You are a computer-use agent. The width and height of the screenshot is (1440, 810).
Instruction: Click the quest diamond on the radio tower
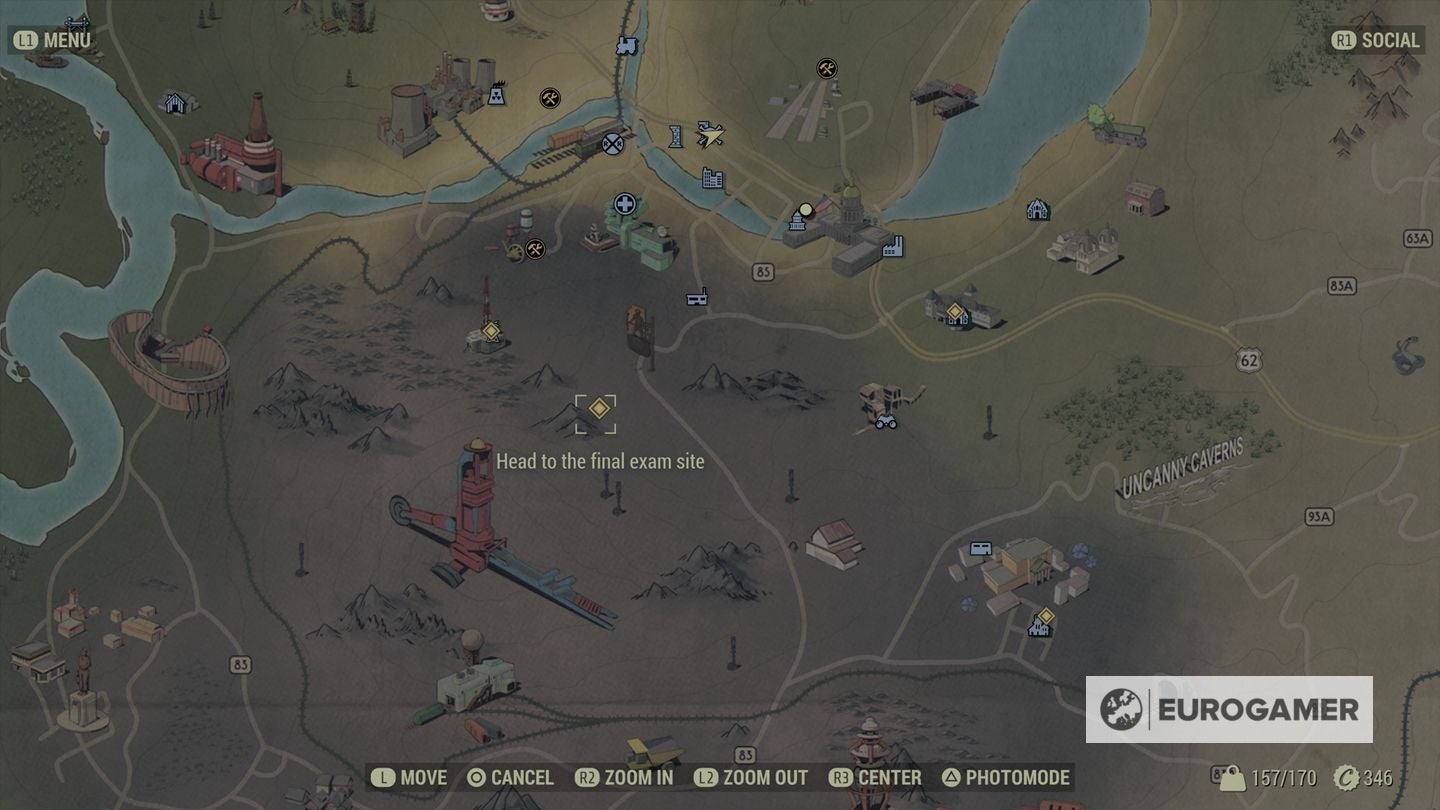pos(491,331)
